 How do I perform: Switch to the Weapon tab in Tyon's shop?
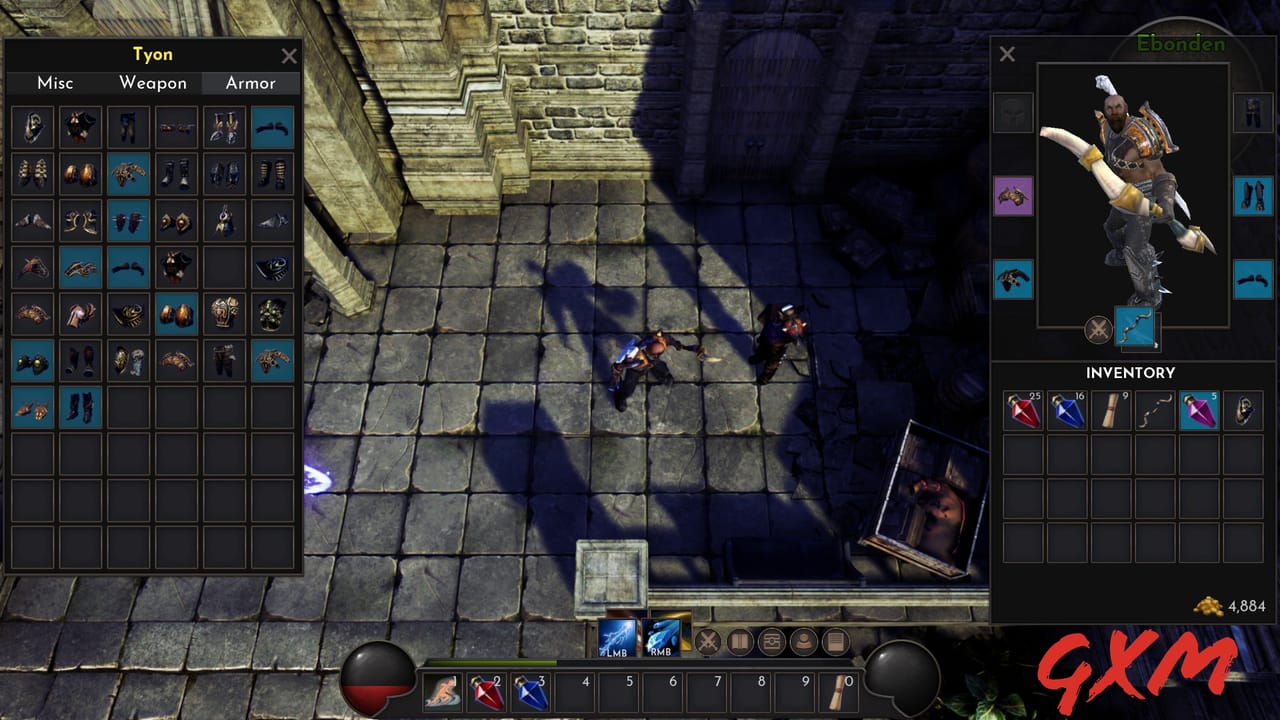(x=152, y=83)
